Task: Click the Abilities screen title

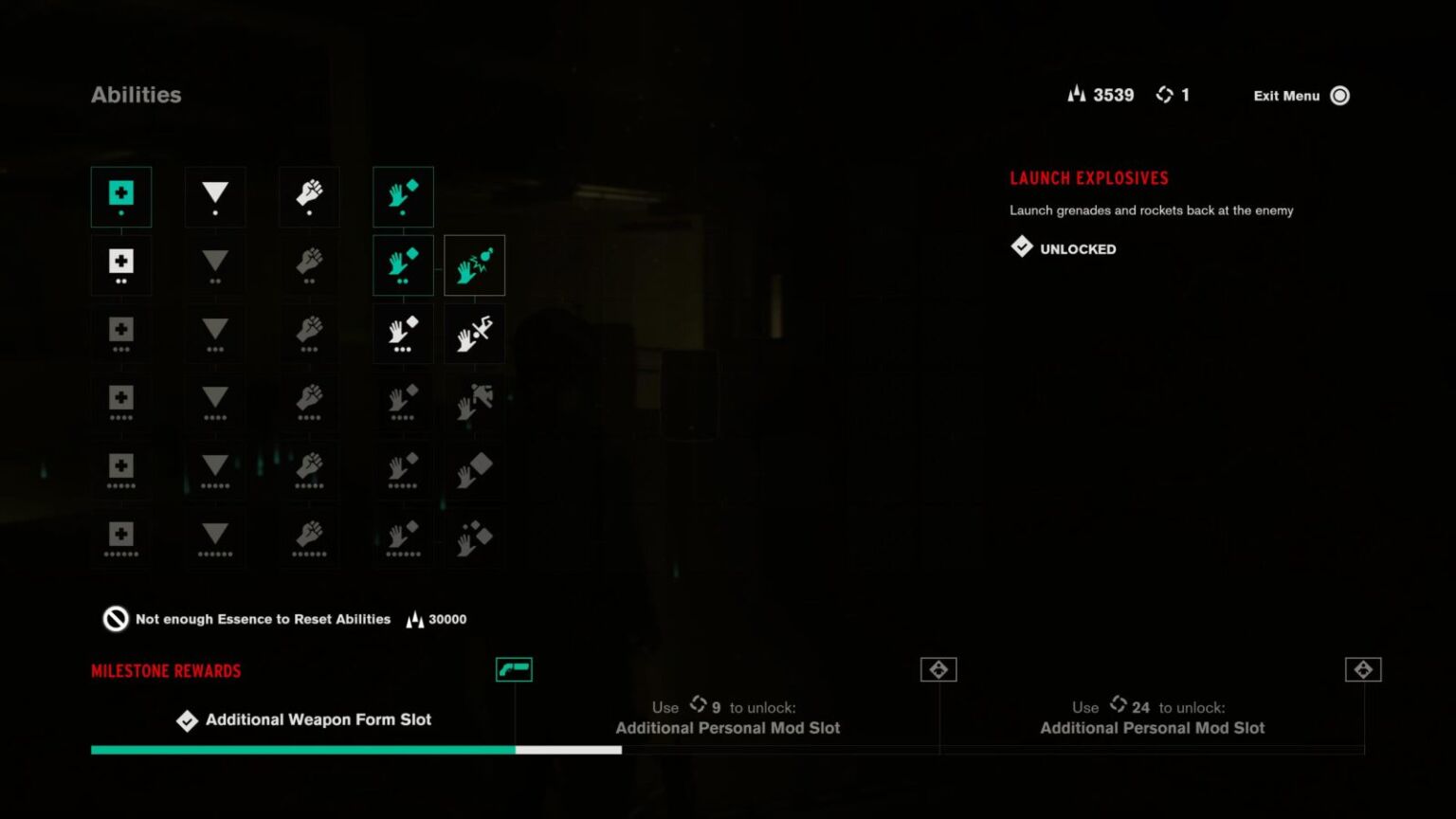Action: point(136,95)
